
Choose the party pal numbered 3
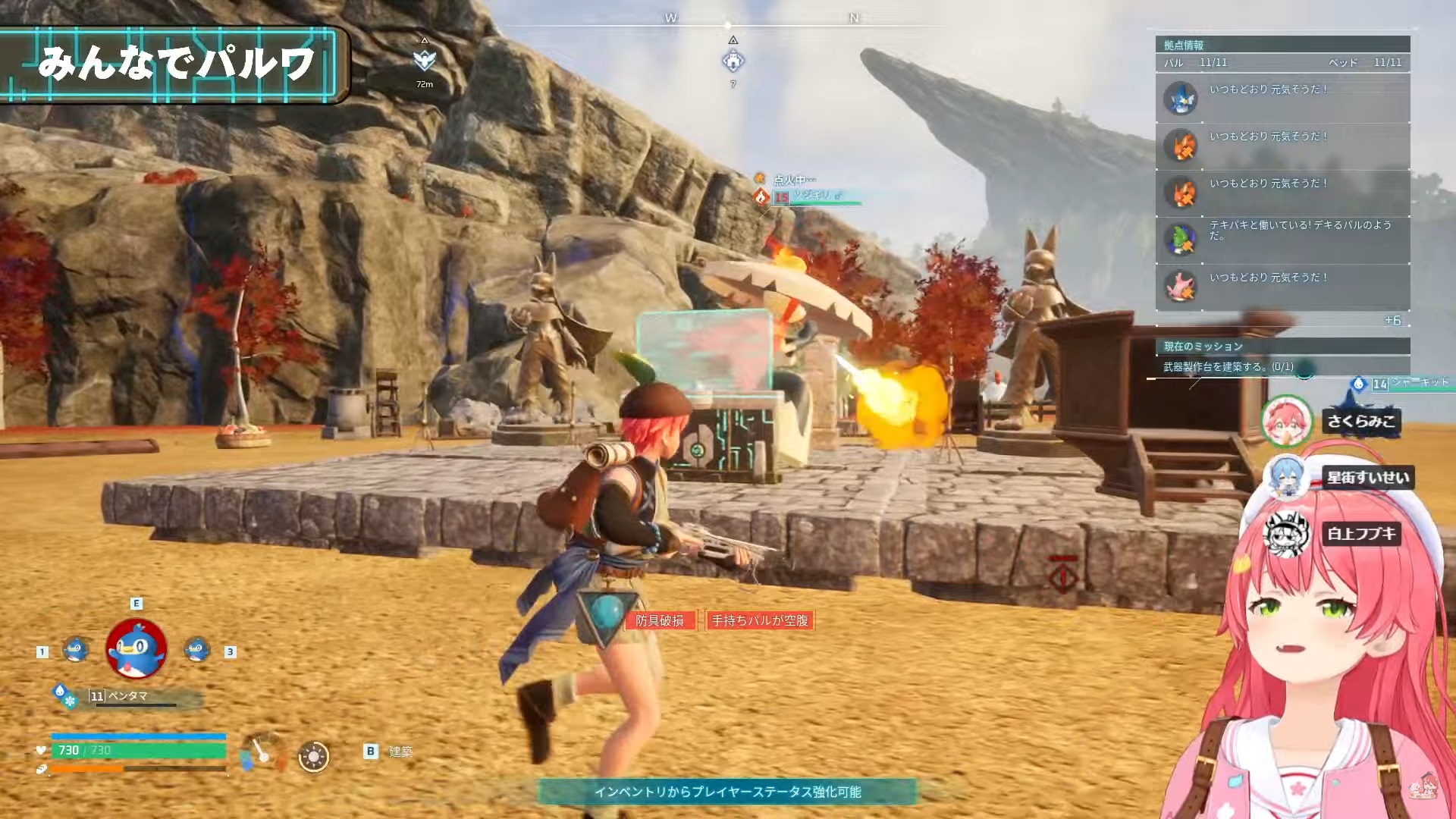tap(197, 650)
